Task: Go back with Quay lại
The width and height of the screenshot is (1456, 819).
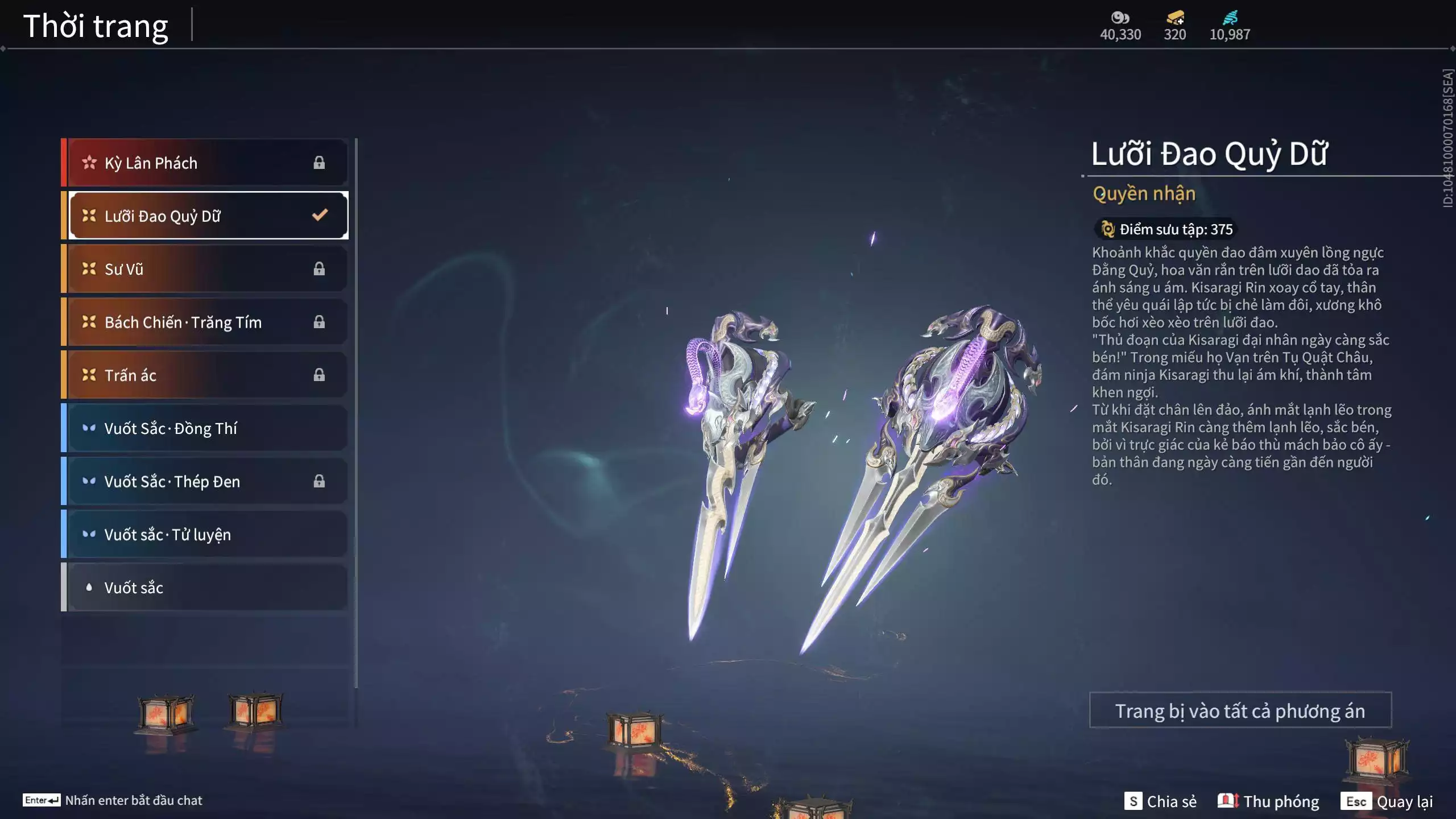Action: coord(1387,801)
